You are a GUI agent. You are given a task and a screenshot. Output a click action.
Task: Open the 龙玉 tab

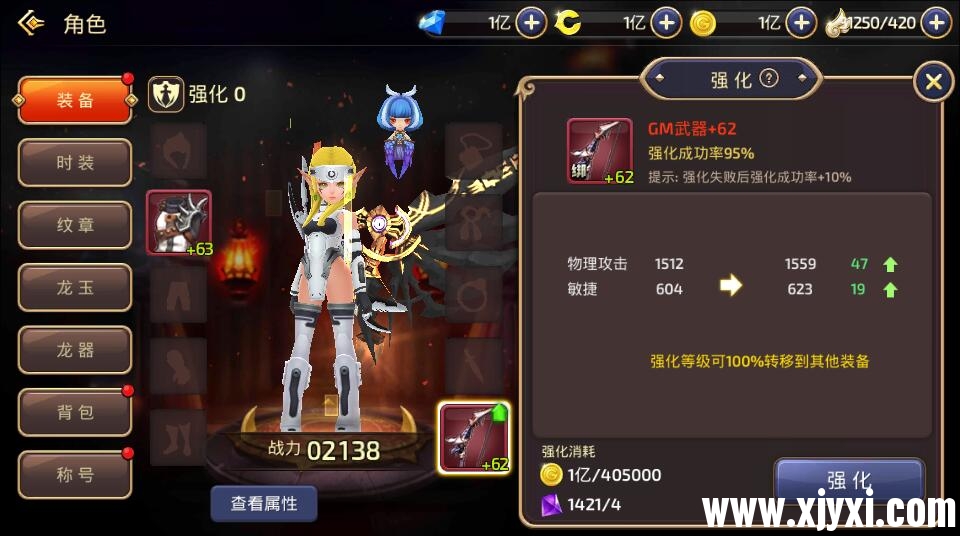pyautogui.click(x=75, y=288)
